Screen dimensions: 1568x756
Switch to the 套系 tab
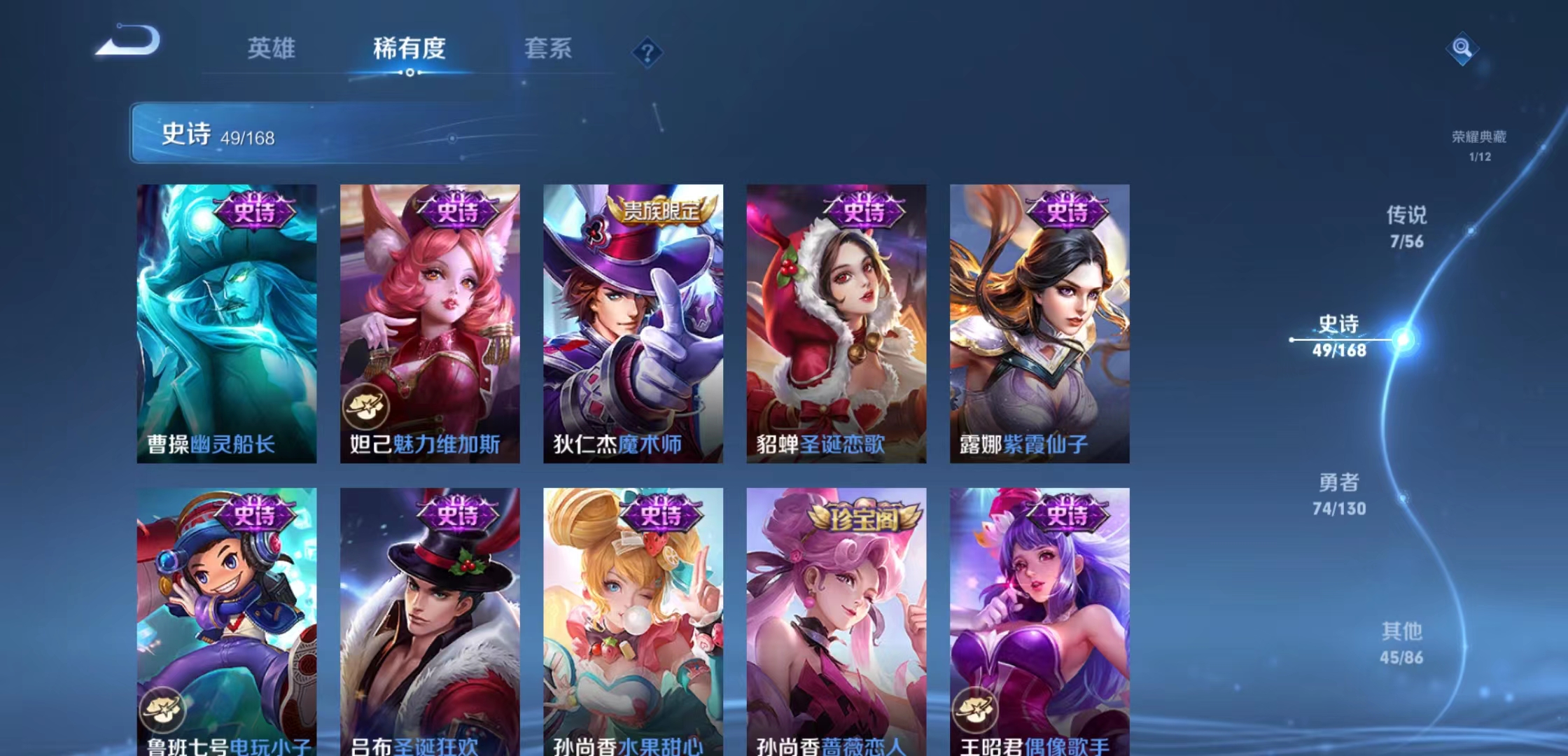click(x=547, y=49)
